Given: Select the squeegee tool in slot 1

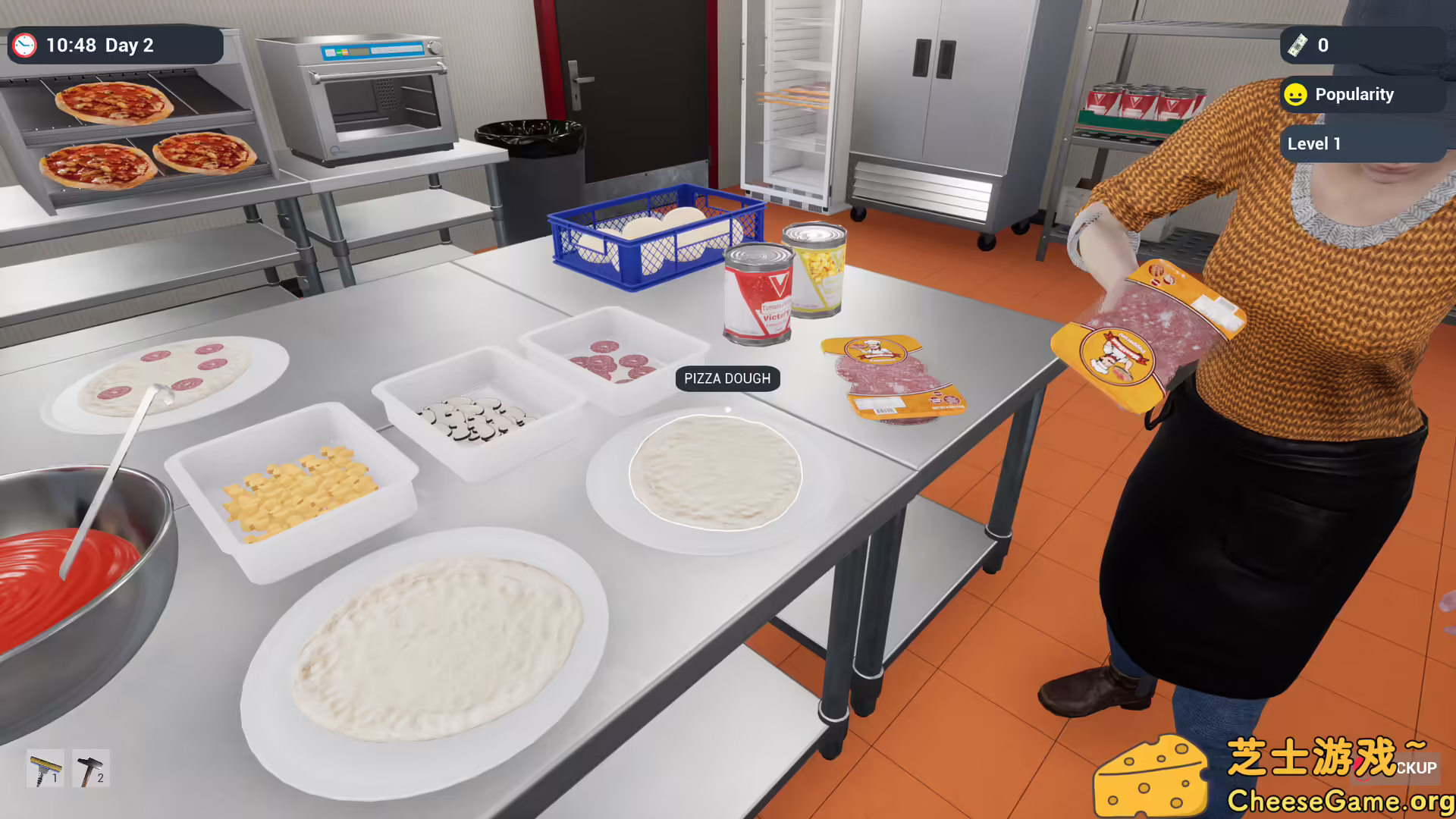Looking at the screenshot, I should (44, 768).
